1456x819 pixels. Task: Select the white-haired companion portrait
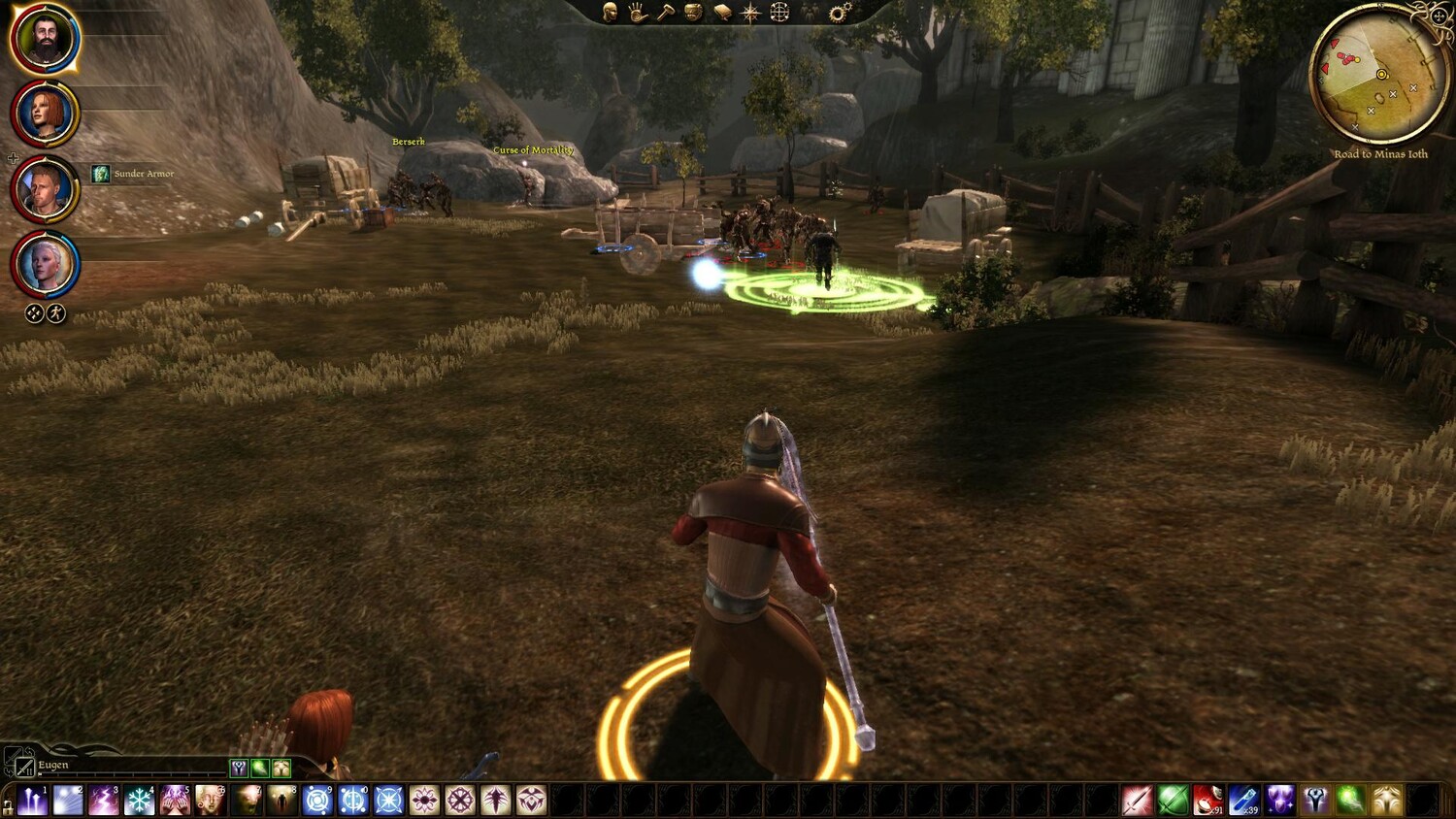pyautogui.click(x=45, y=264)
